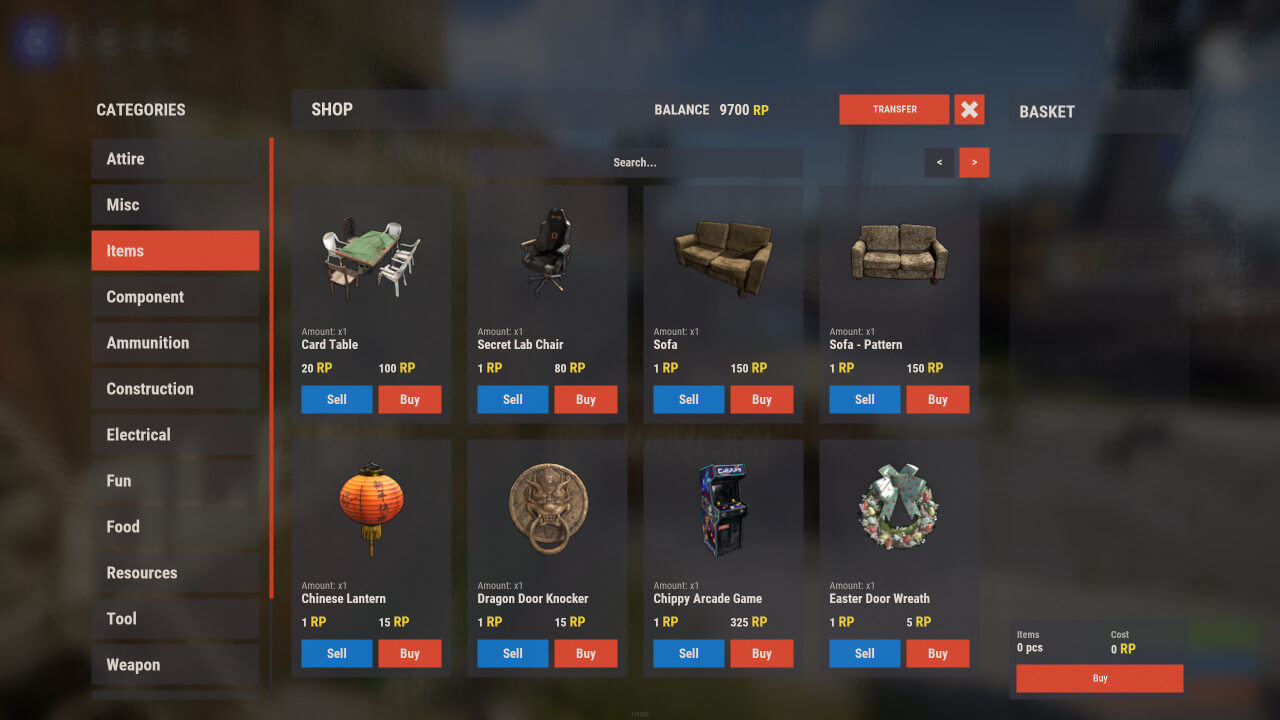The width and height of the screenshot is (1280, 720).
Task: Click the Transfer button
Action: pos(893,109)
